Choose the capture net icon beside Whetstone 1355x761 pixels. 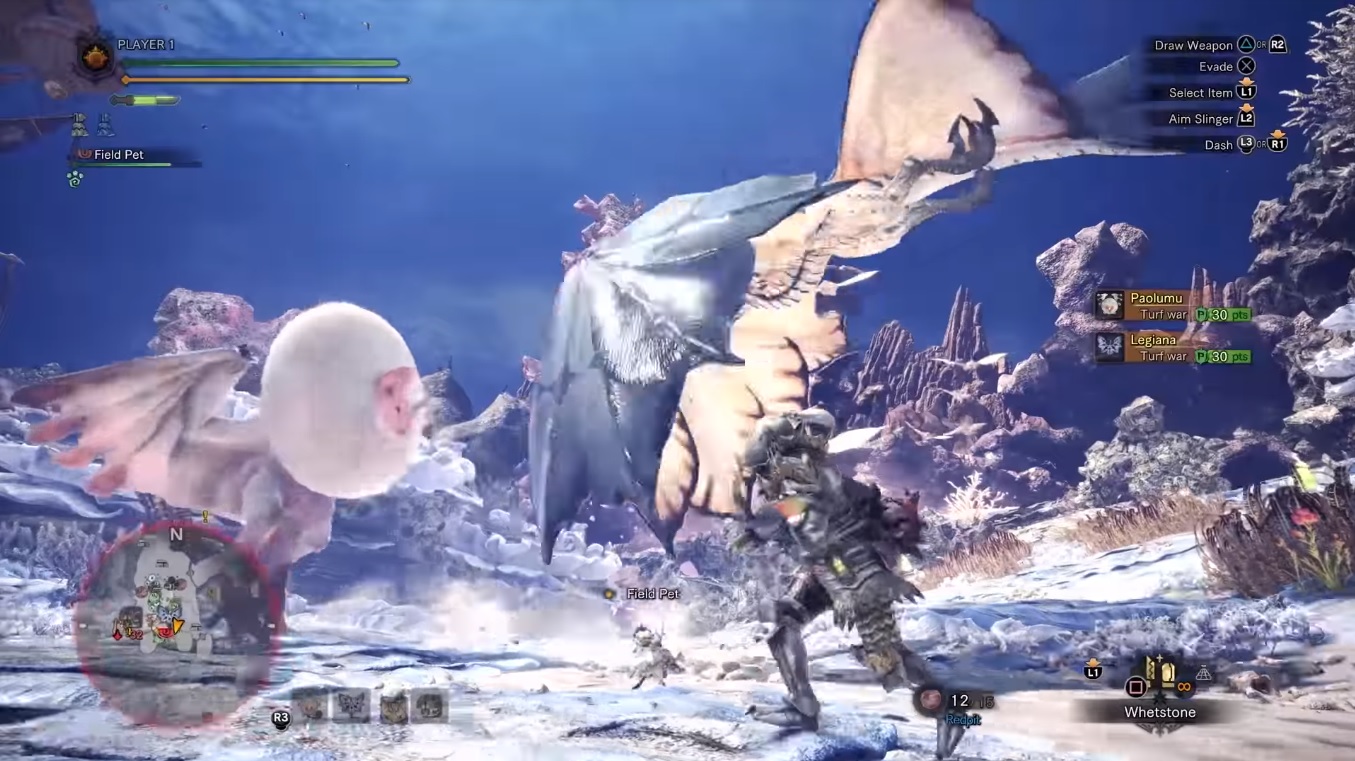1204,675
